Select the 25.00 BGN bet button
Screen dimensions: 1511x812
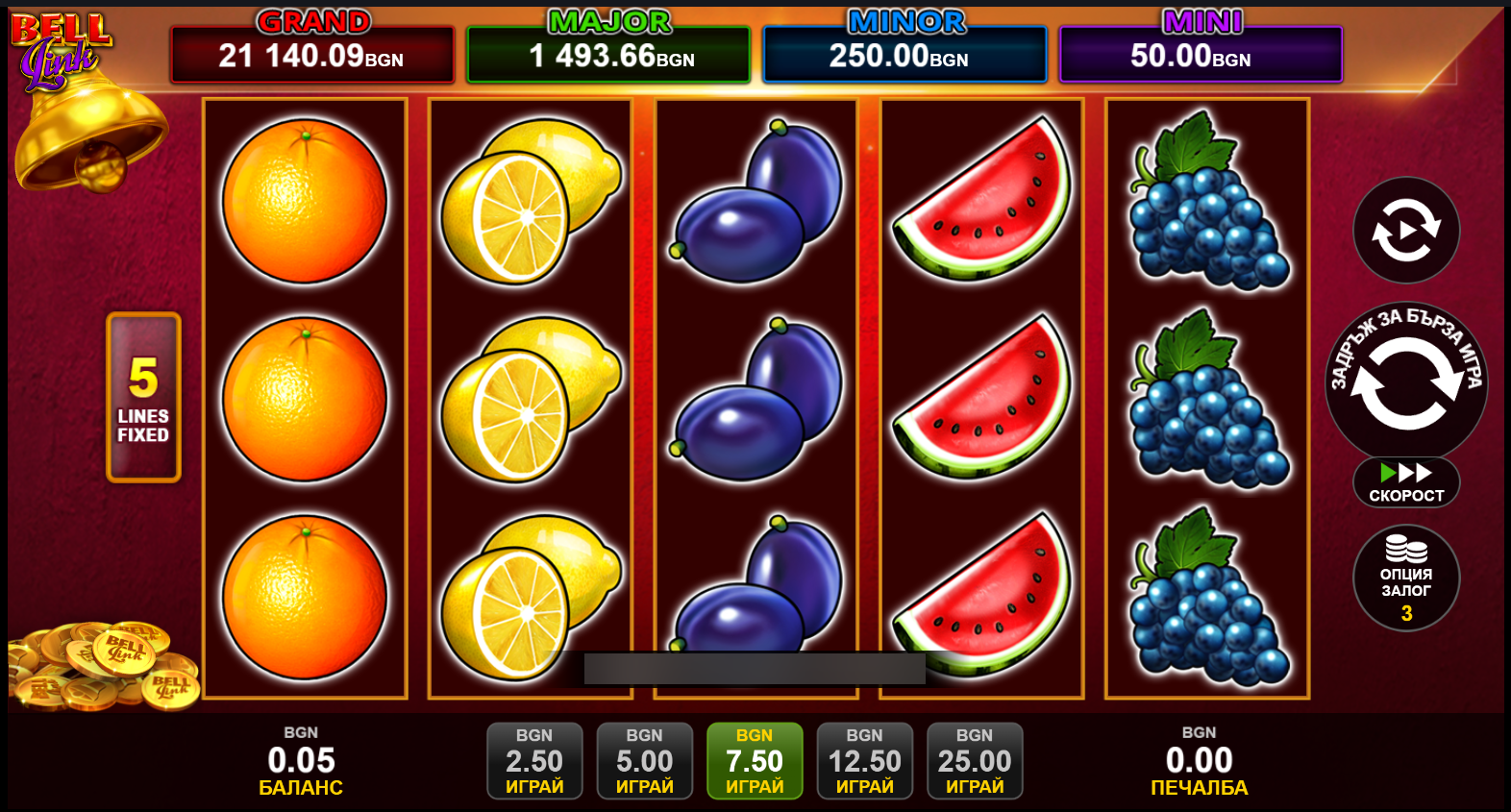click(975, 761)
